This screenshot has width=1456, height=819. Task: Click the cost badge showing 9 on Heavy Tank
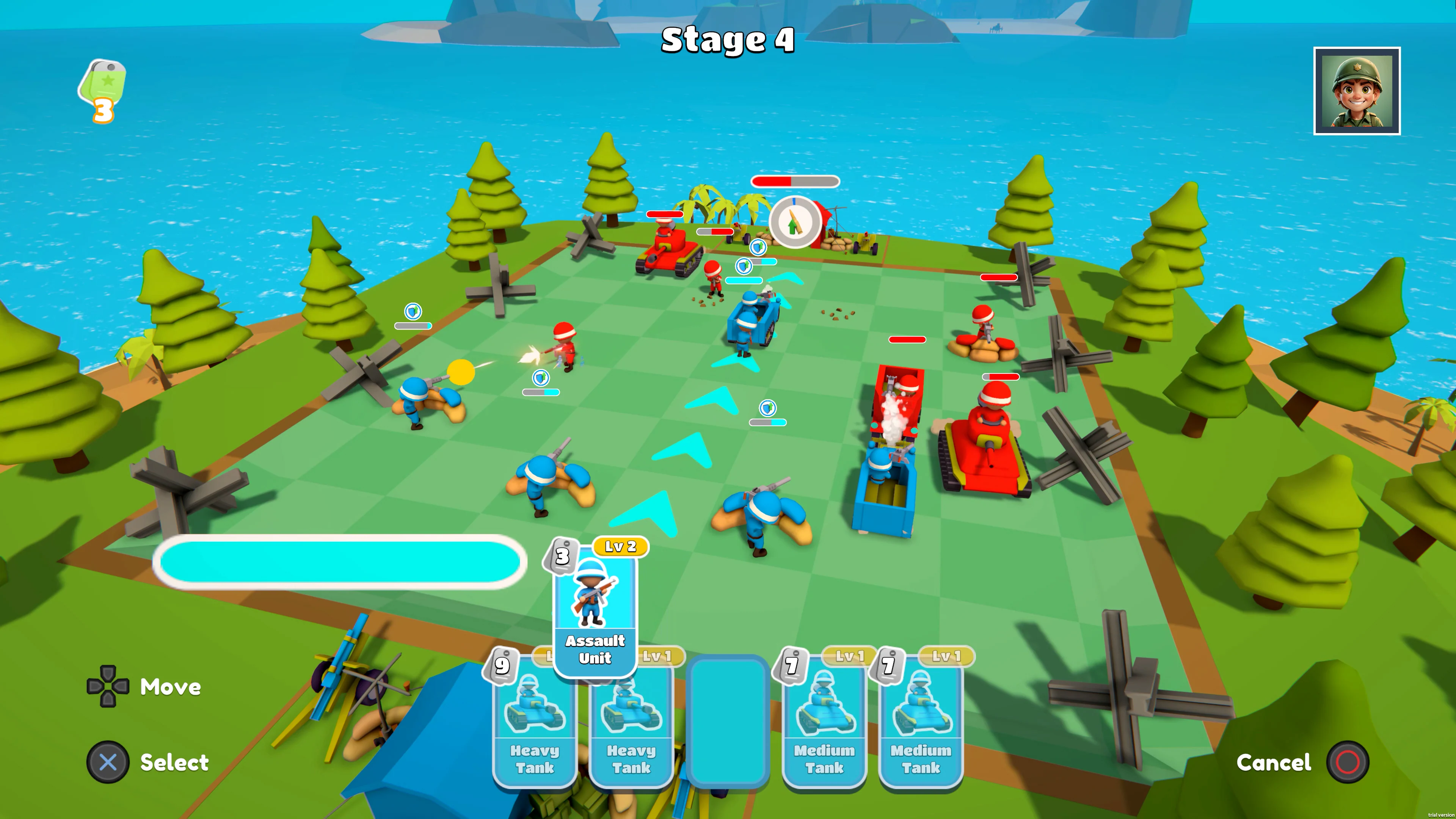pos(502,665)
